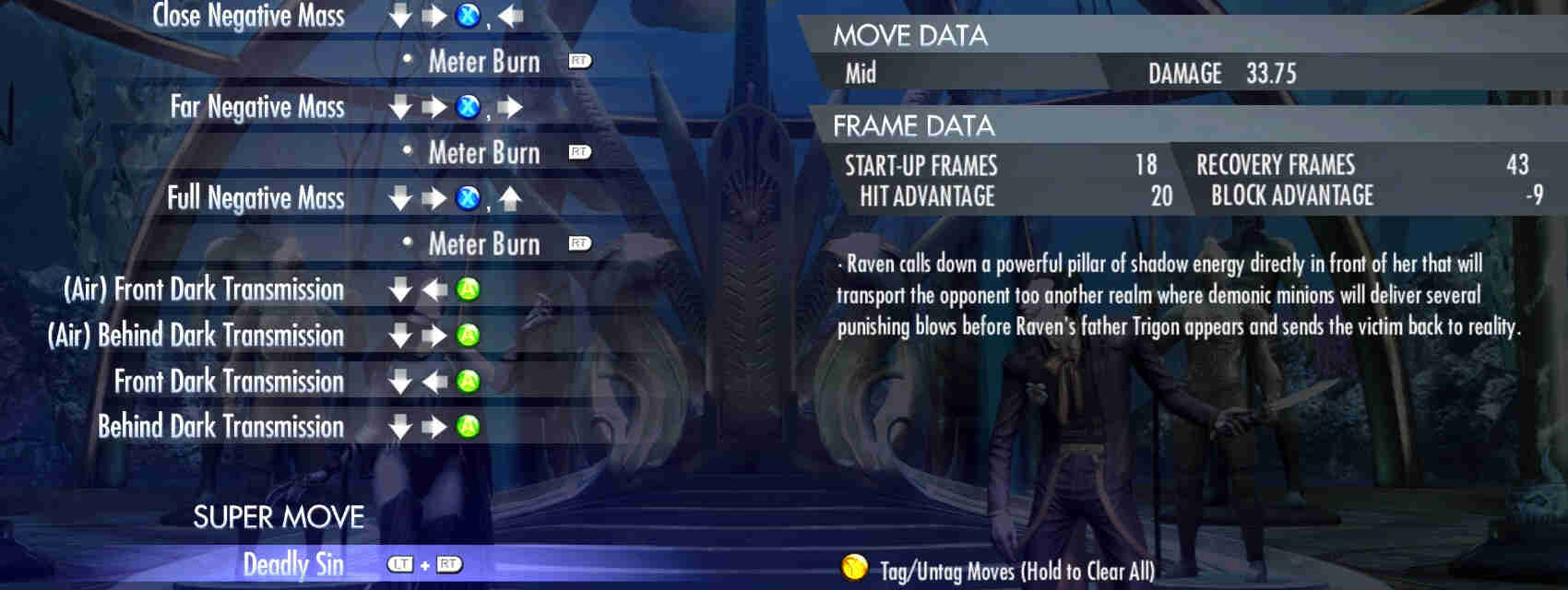Image resolution: width=1568 pixels, height=590 pixels.
Task: Choose the Full Negative Mass move
Action: pyautogui.click(x=255, y=198)
